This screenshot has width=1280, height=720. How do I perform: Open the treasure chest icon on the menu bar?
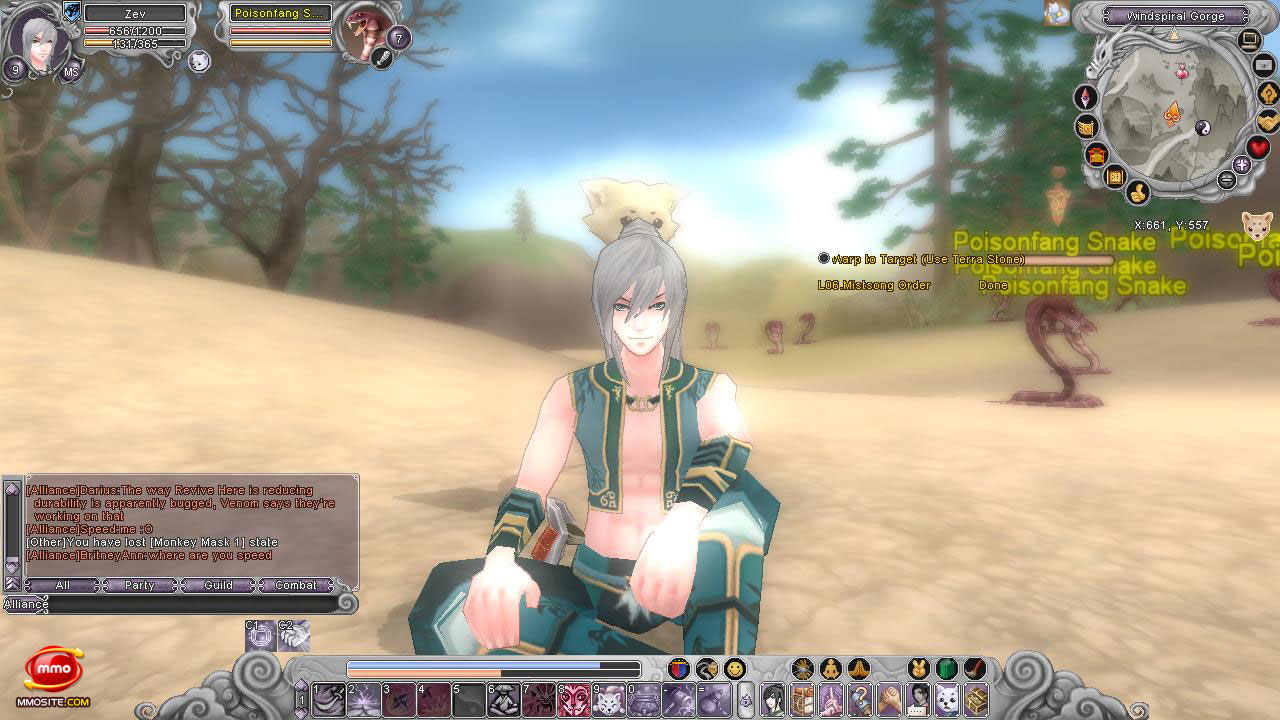pos(975,699)
